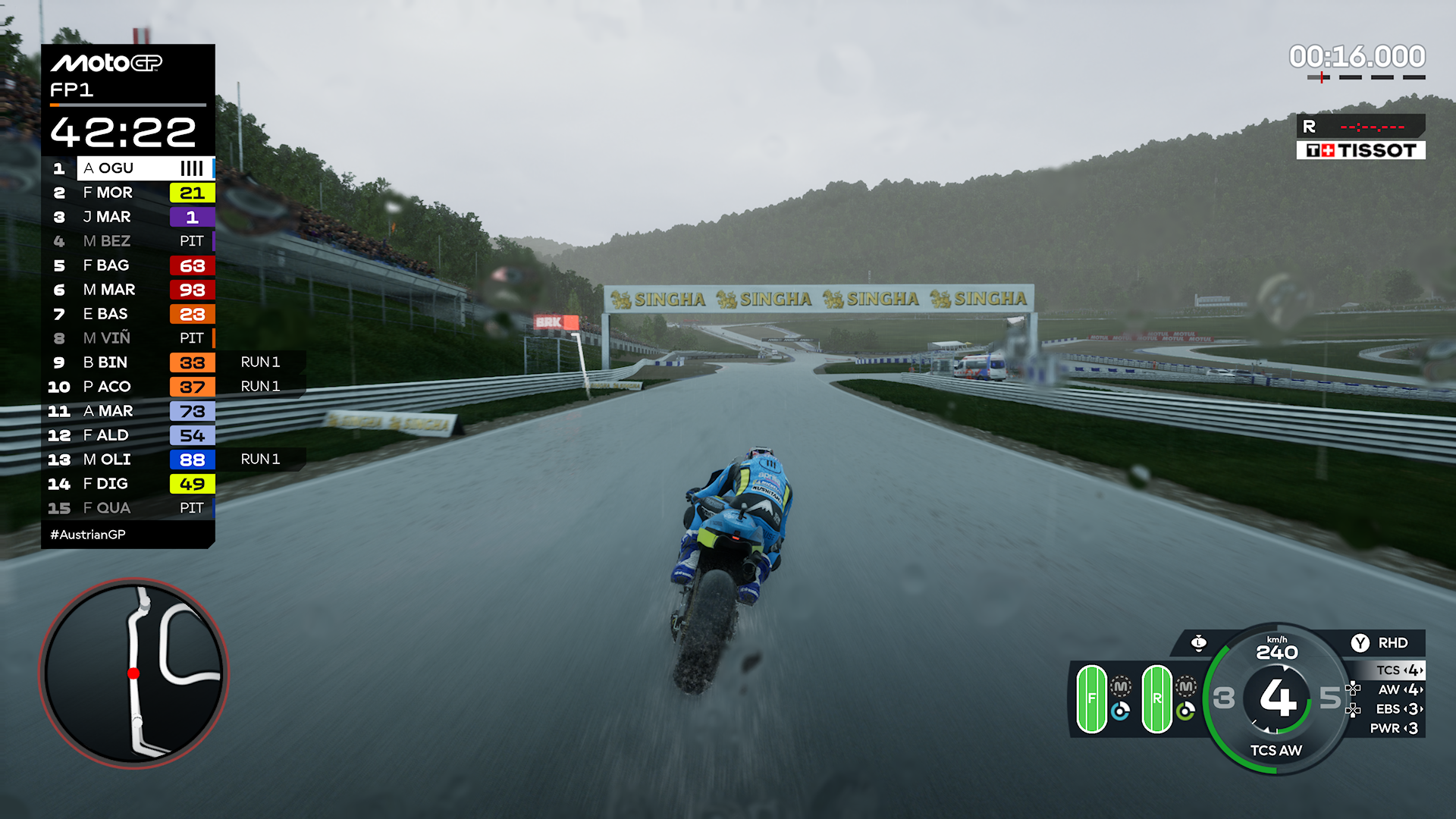Change the EBS engine brake level
The height and width of the screenshot is (819, 1456).
pos(1400,709)
